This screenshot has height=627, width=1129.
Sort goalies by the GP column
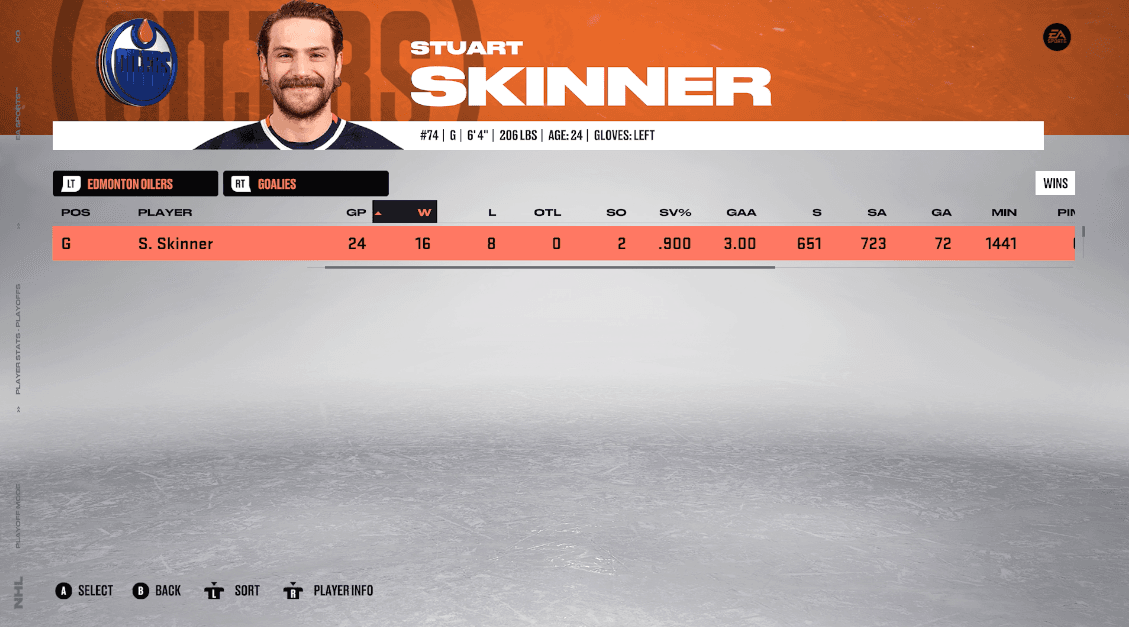click(x=356, y=212)
